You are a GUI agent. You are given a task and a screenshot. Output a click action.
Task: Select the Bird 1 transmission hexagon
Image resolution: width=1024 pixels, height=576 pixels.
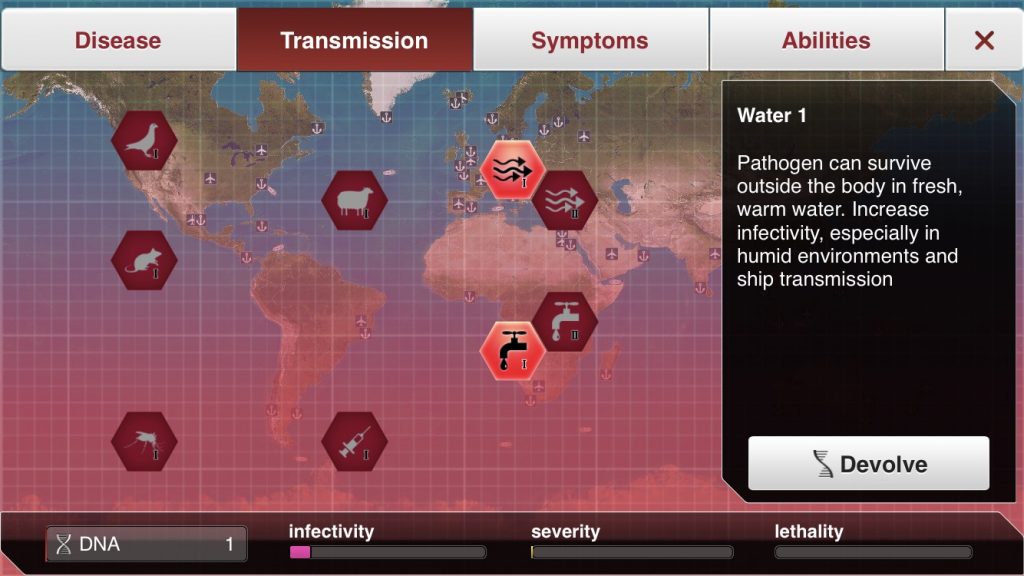tap(144, 141)
